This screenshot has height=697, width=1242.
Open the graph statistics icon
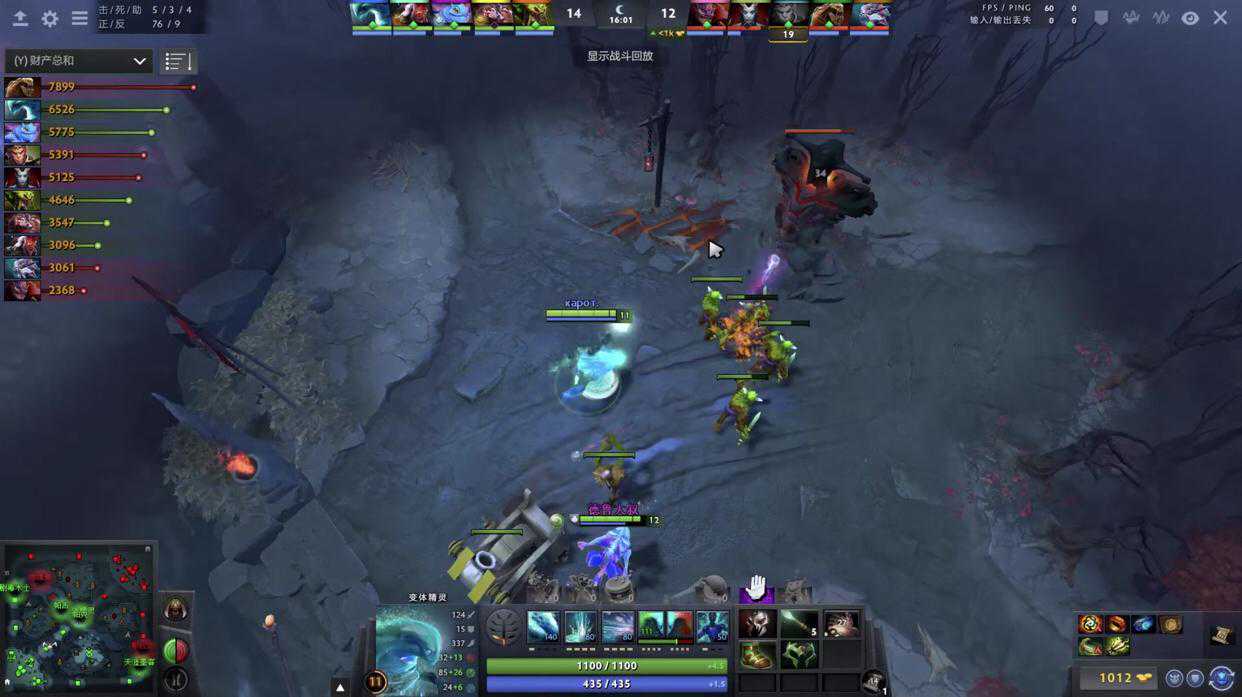click(x=1161, y=18)
